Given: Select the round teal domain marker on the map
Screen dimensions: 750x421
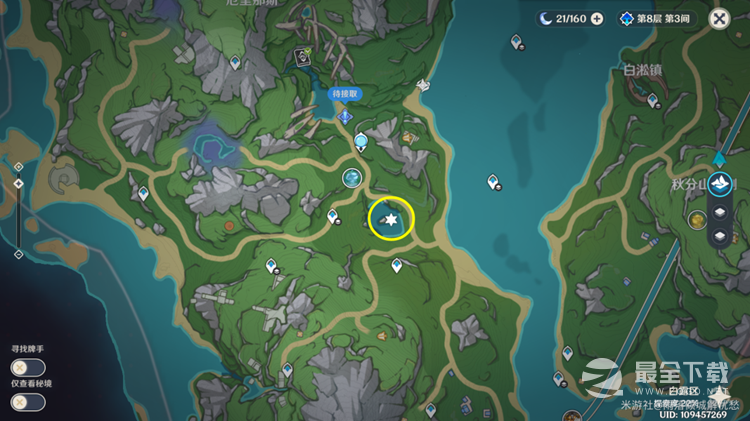Looking at the screenshot, I should [x=351, y=177].
